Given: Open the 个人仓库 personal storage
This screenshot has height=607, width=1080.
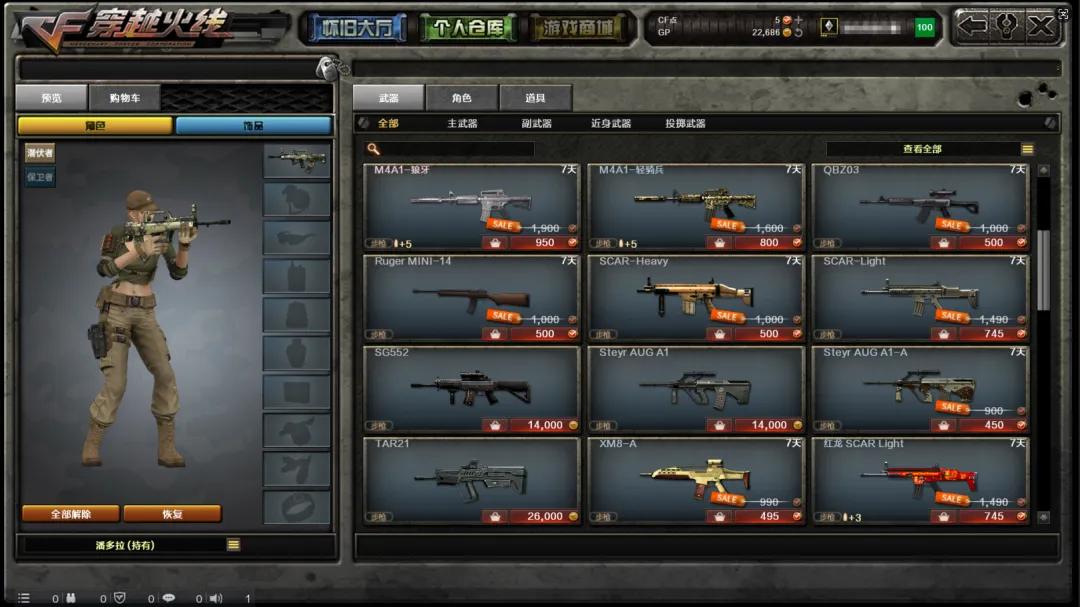Looking at the screenshot, I should click(x=469, y=28).
